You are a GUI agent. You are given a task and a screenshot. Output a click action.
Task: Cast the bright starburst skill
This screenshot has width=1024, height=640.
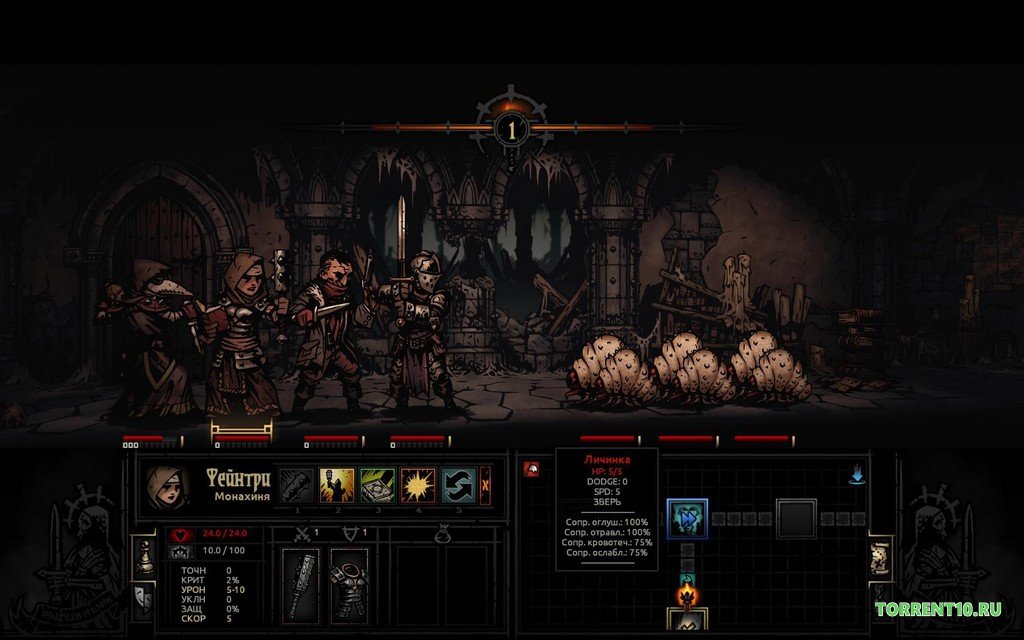coord(417,486)
